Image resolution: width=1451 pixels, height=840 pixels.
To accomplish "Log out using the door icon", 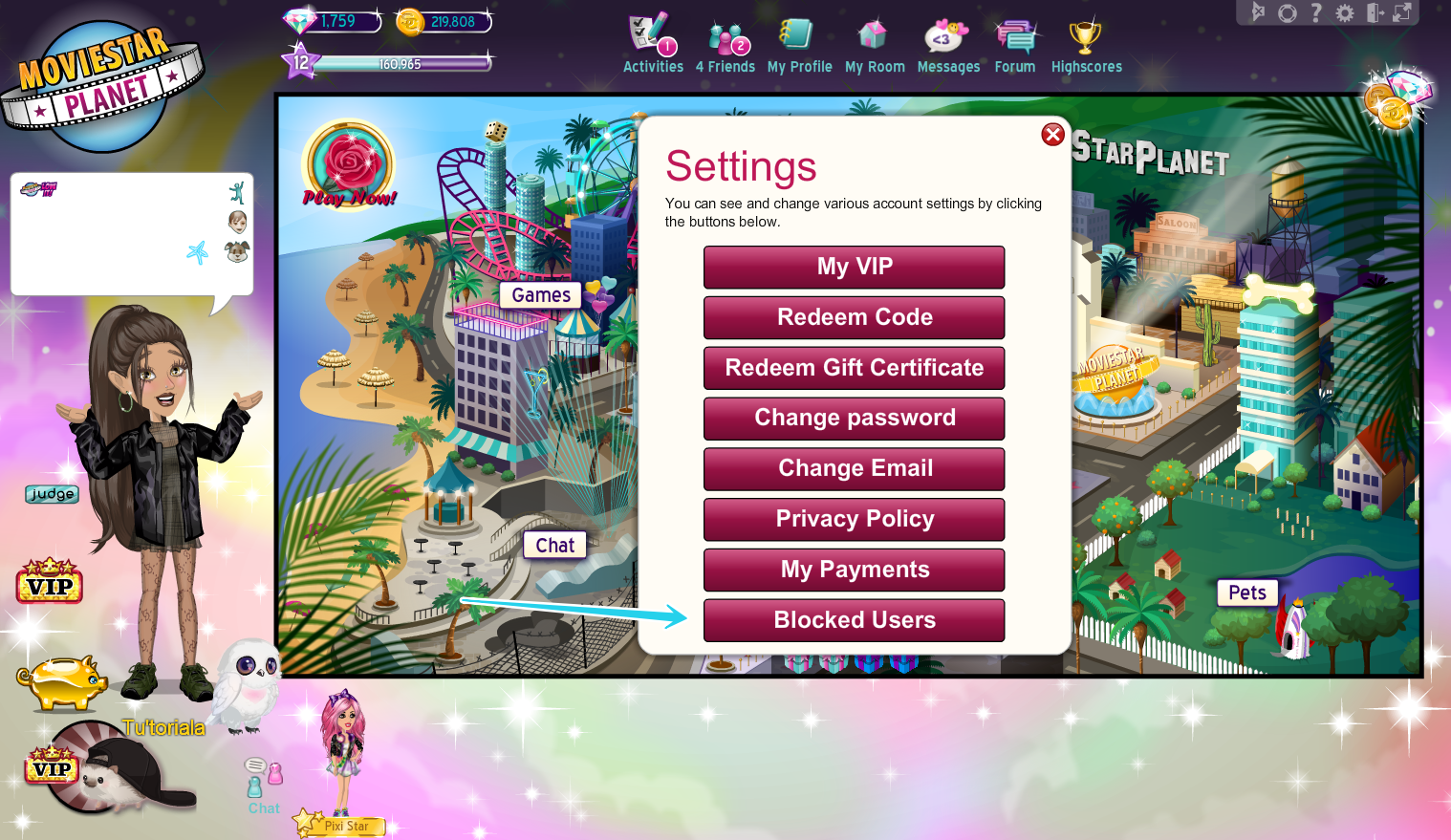I will pos(1375,12).
